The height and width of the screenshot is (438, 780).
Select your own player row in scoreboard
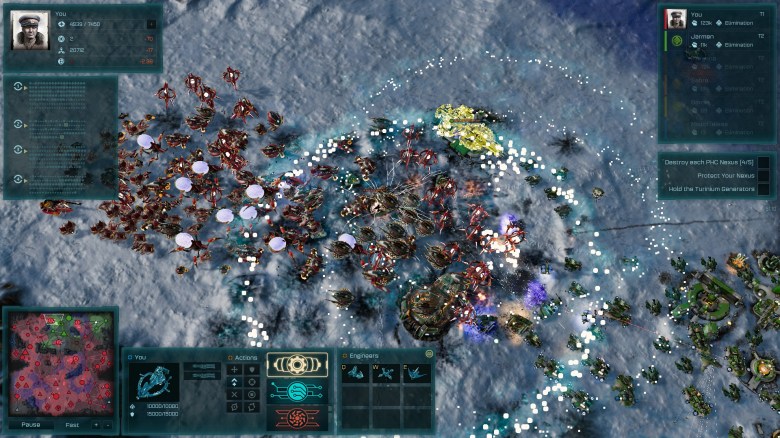click(716, 18)
